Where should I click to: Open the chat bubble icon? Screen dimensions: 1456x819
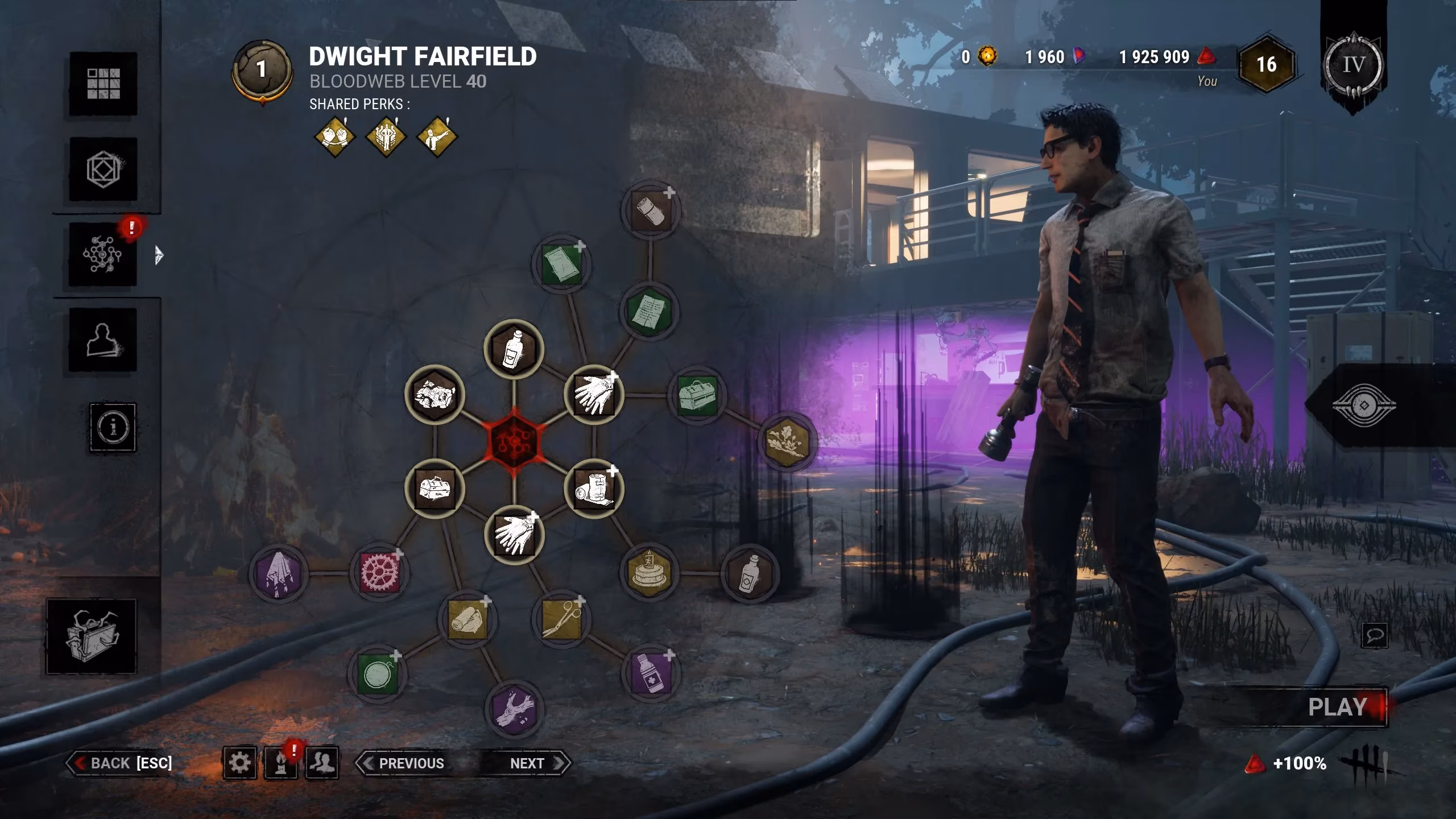pos(1374,635)
